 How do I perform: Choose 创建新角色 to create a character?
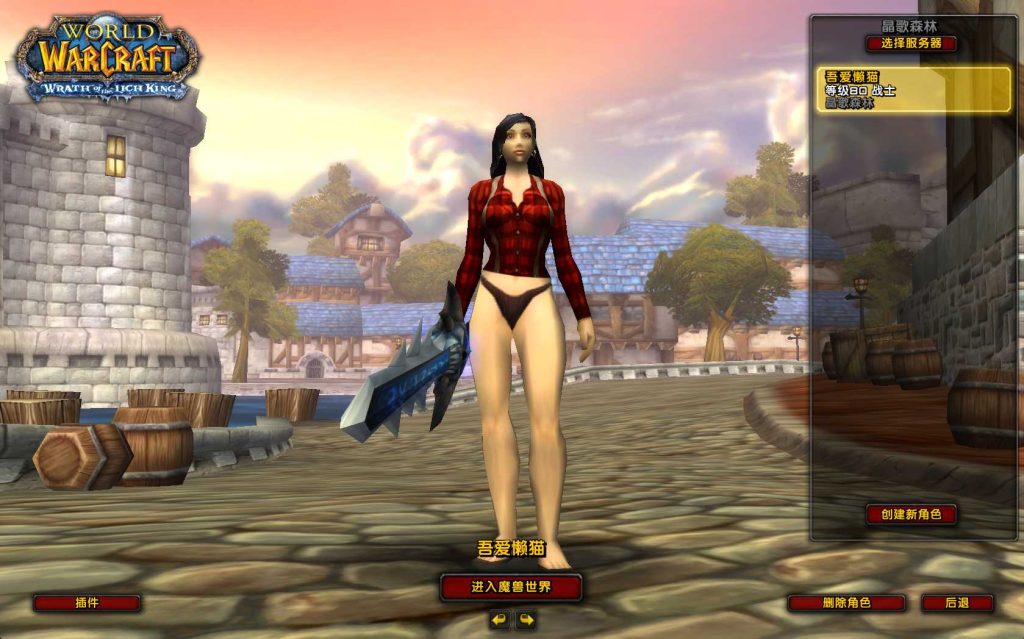[911, 514]
